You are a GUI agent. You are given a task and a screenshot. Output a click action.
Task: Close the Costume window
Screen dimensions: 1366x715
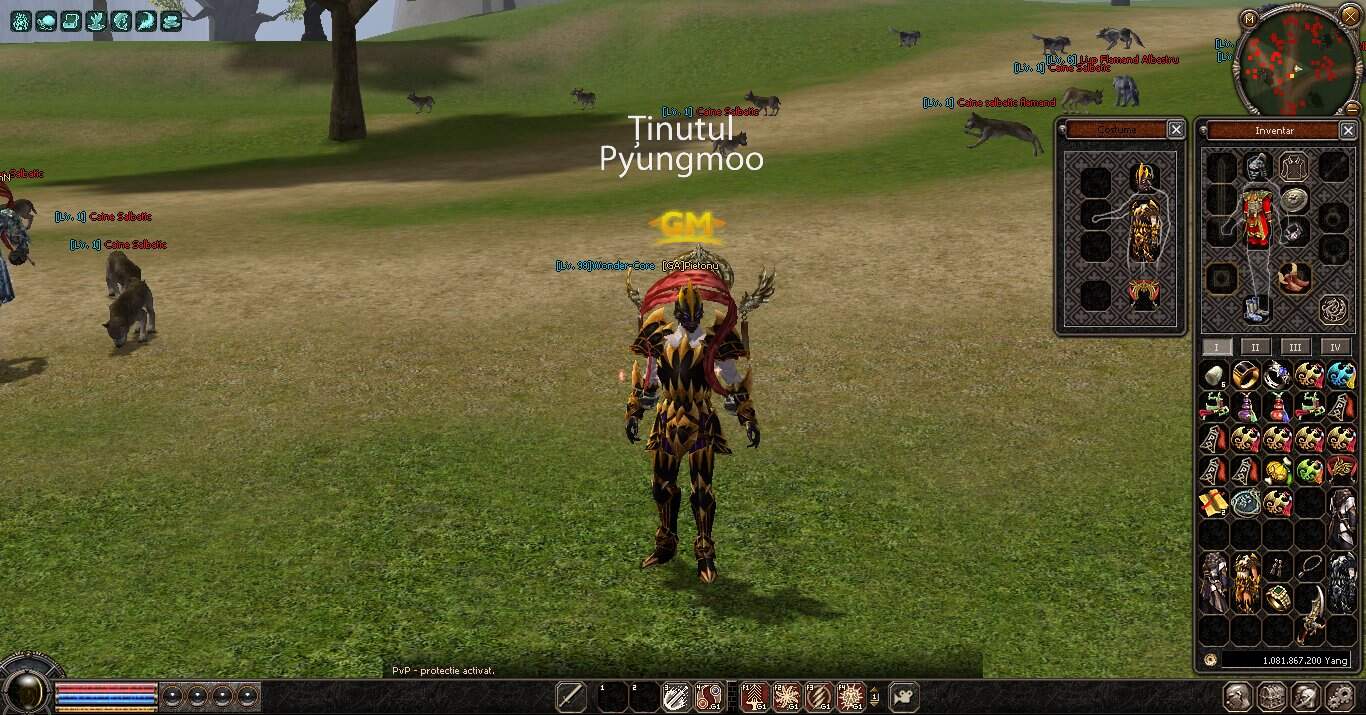(x=1176, y=129)
